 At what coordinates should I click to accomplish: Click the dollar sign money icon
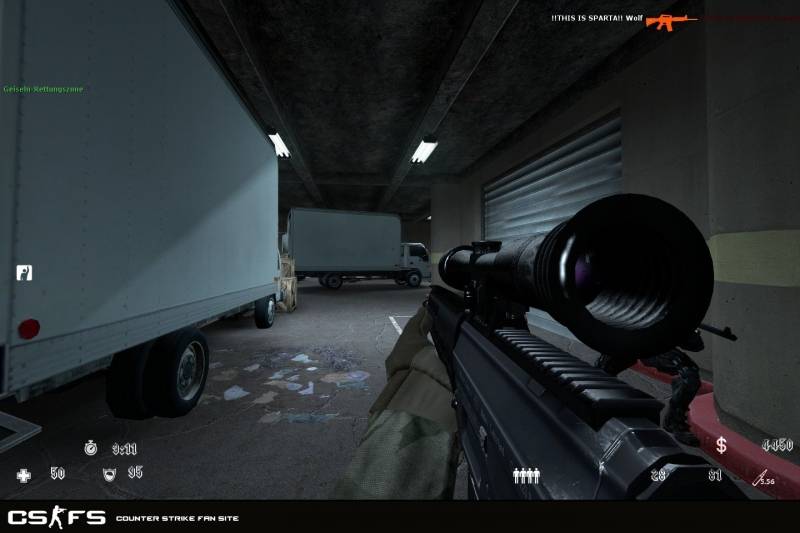tap(721, 445)
